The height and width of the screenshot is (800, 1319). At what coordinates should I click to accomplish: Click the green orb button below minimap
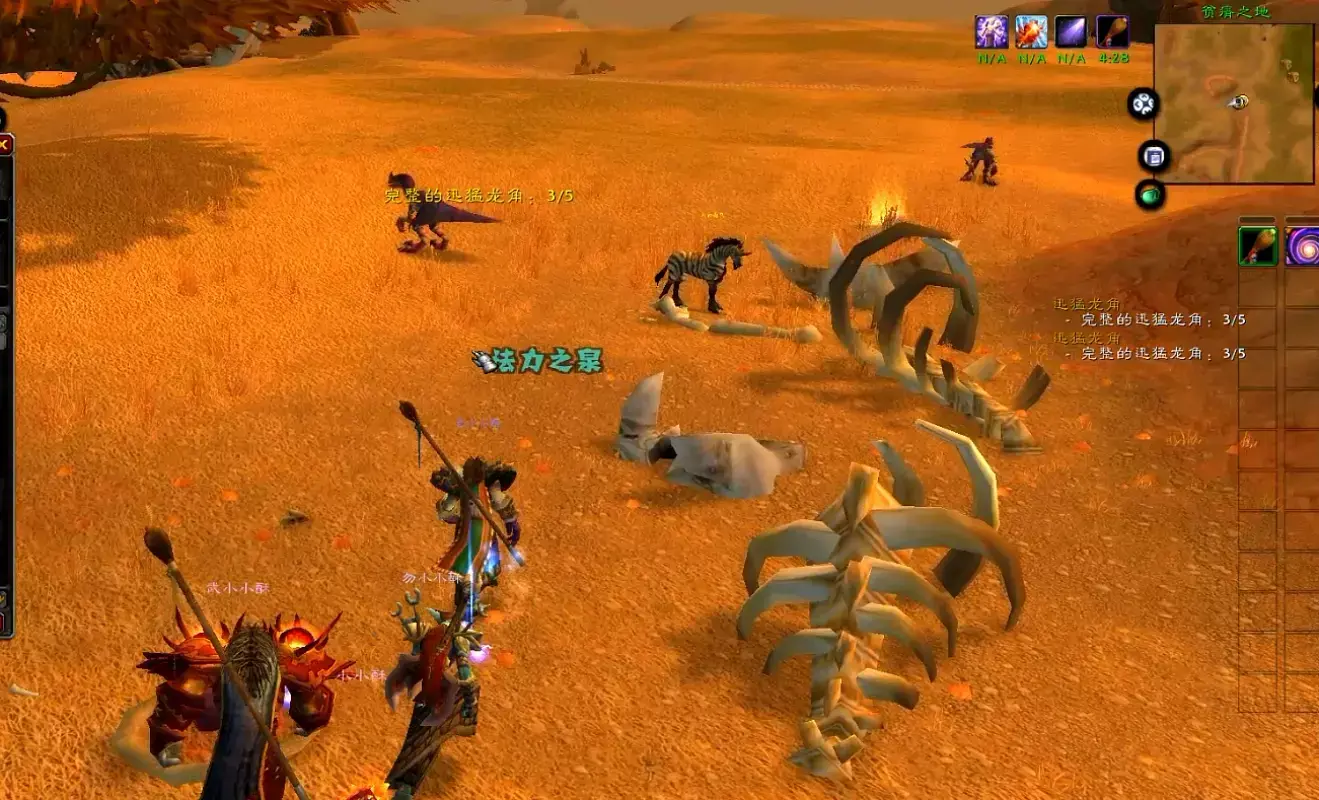[x=1151, y=194]
